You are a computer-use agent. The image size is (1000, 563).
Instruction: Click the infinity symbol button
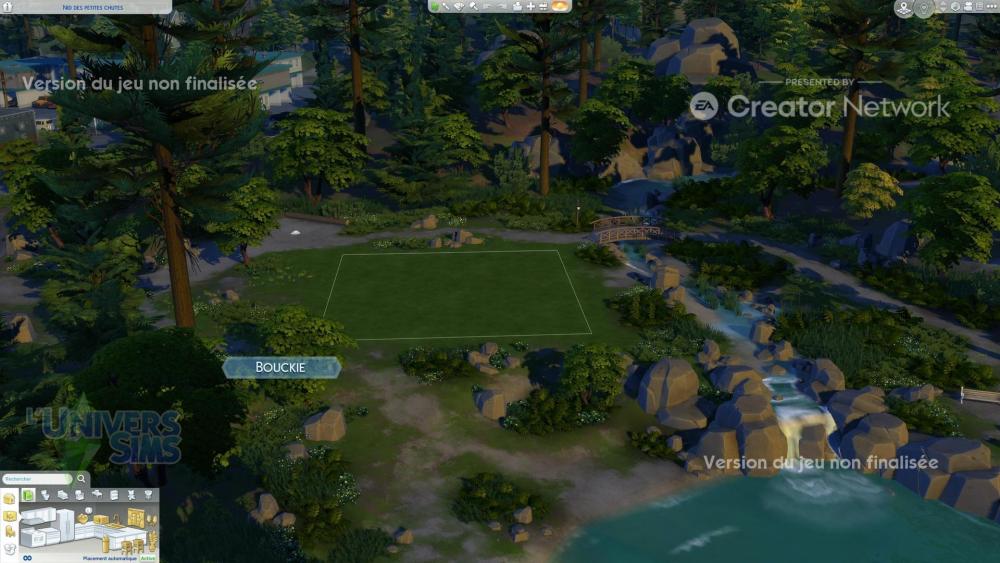(x=28, y=558)
